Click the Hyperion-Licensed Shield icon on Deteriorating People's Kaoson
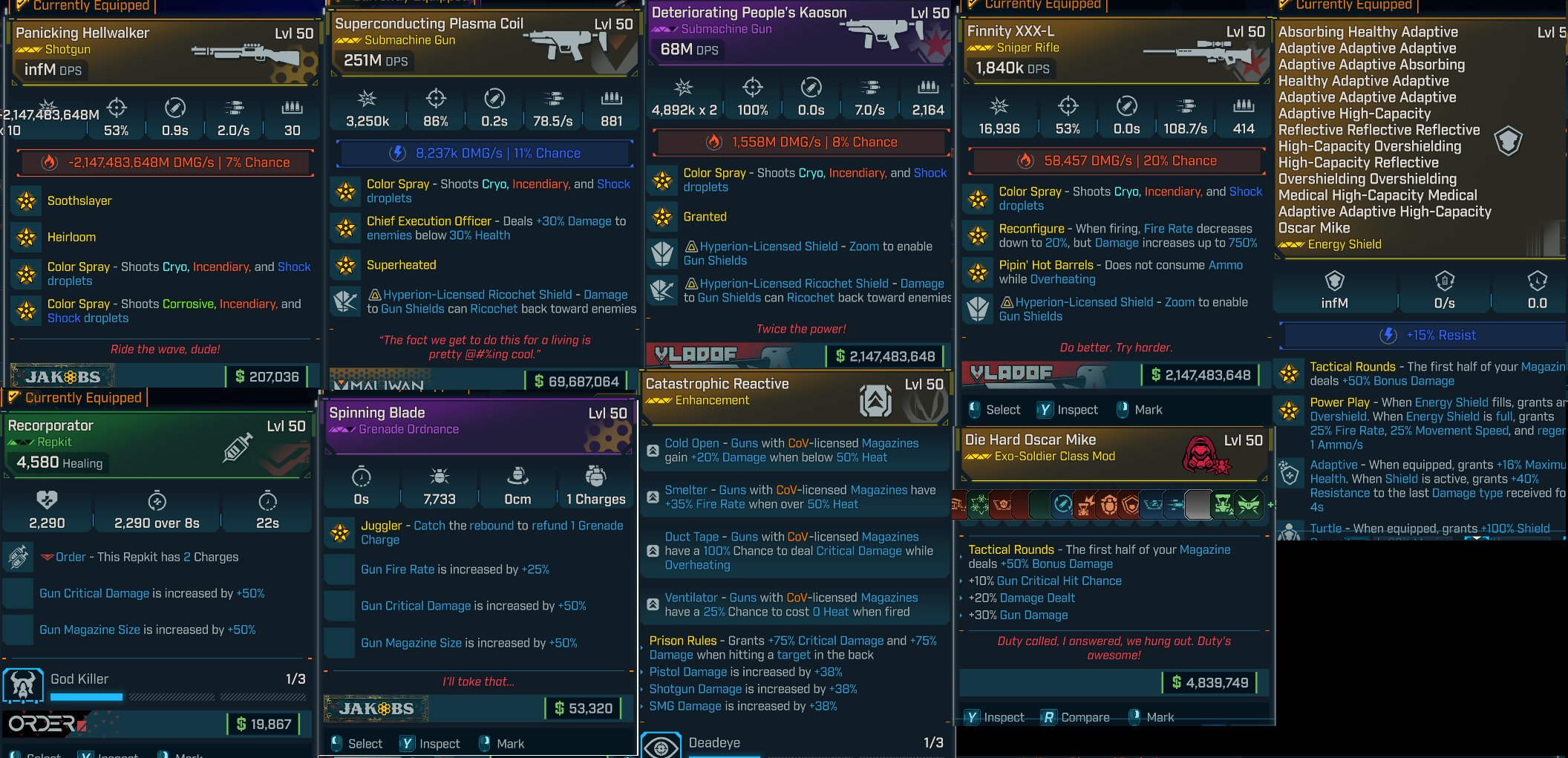The image size is (1568, 758). click(x=661, y=252)
